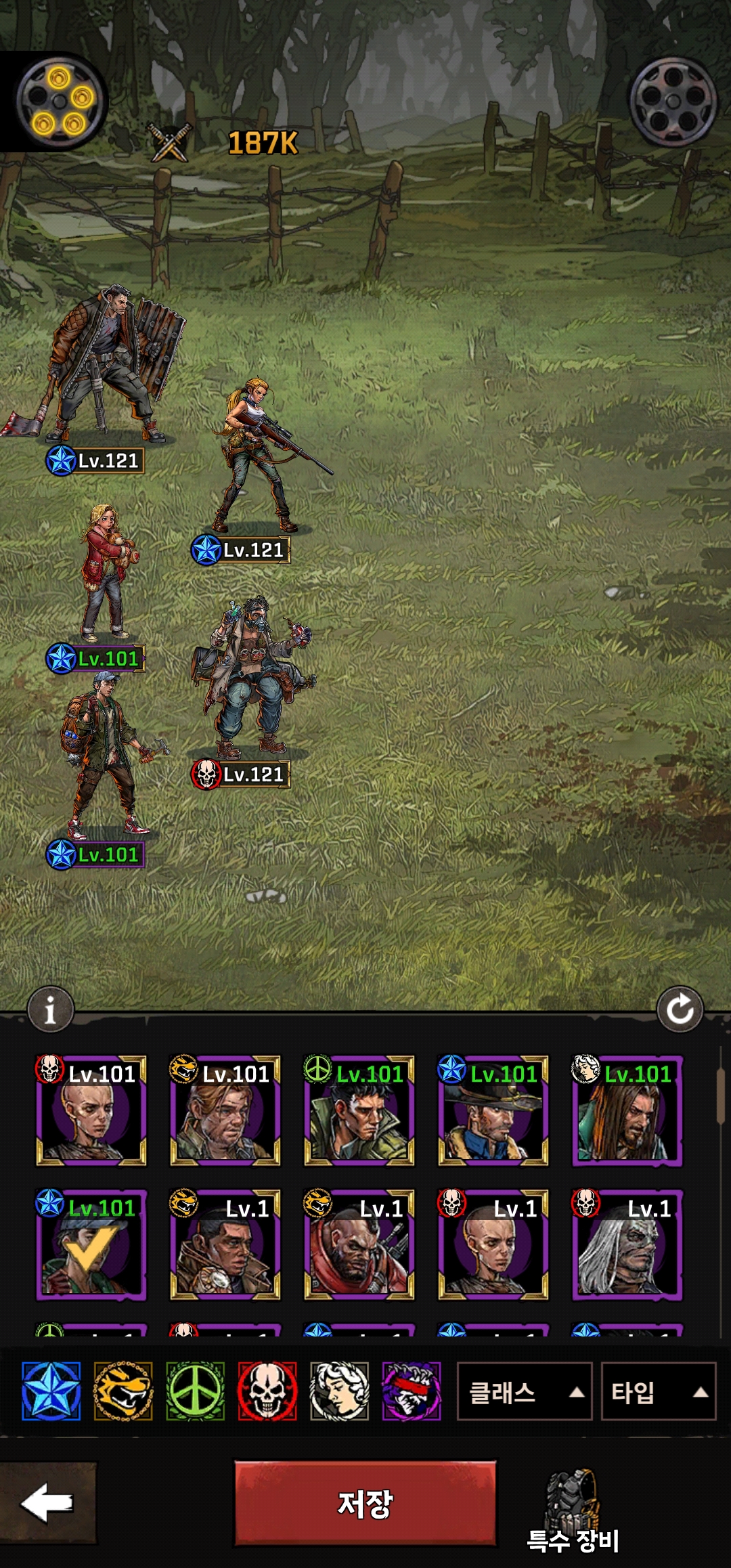Choose the white-haired masked hero portrait
Viewport: 731px width, 1568px height.
click(627, 1244)
